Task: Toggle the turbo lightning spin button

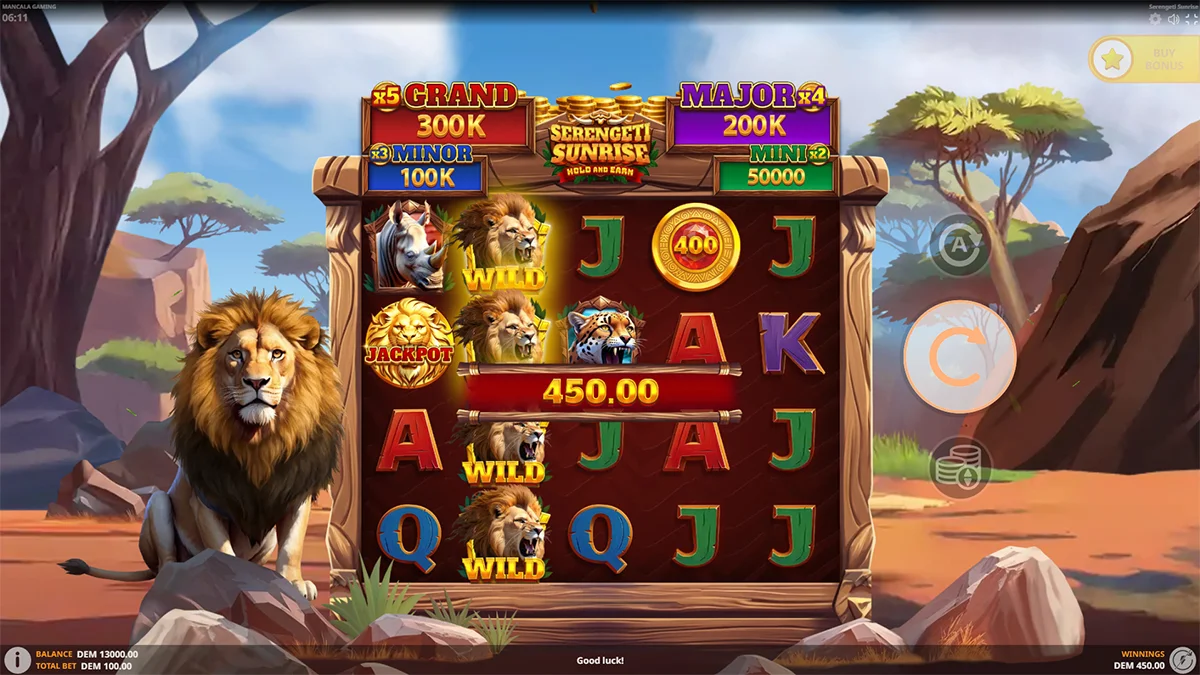Action: 1183,660
